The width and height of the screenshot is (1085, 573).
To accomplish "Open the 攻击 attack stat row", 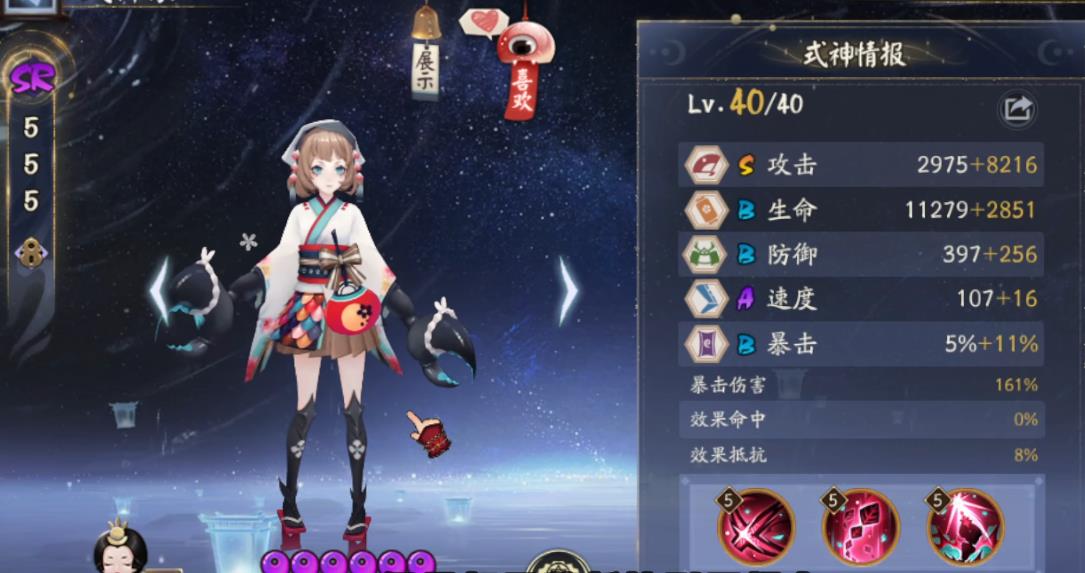I will coord(861,165).
